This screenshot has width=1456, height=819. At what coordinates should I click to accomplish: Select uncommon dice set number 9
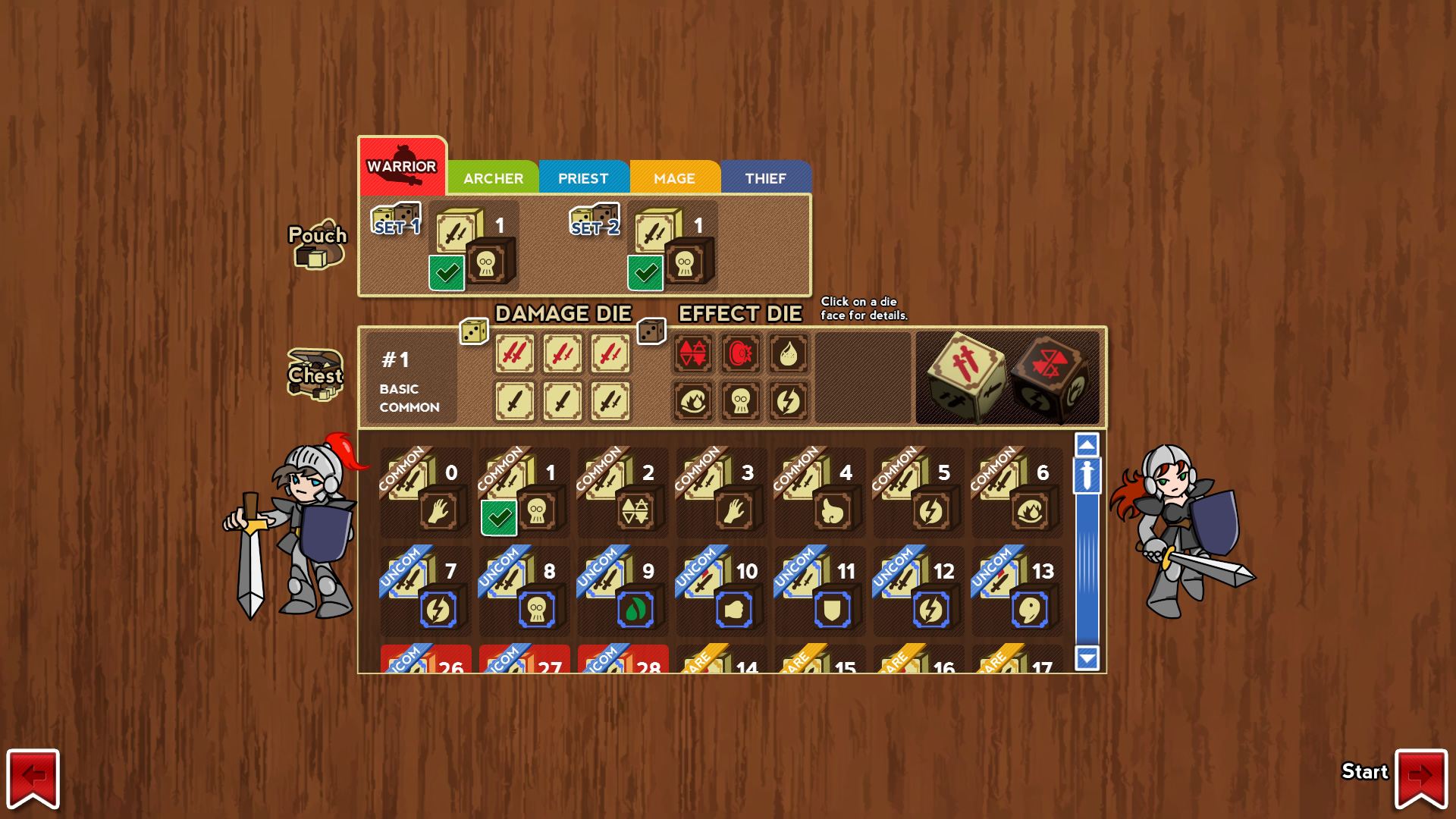tap(623, 591)
